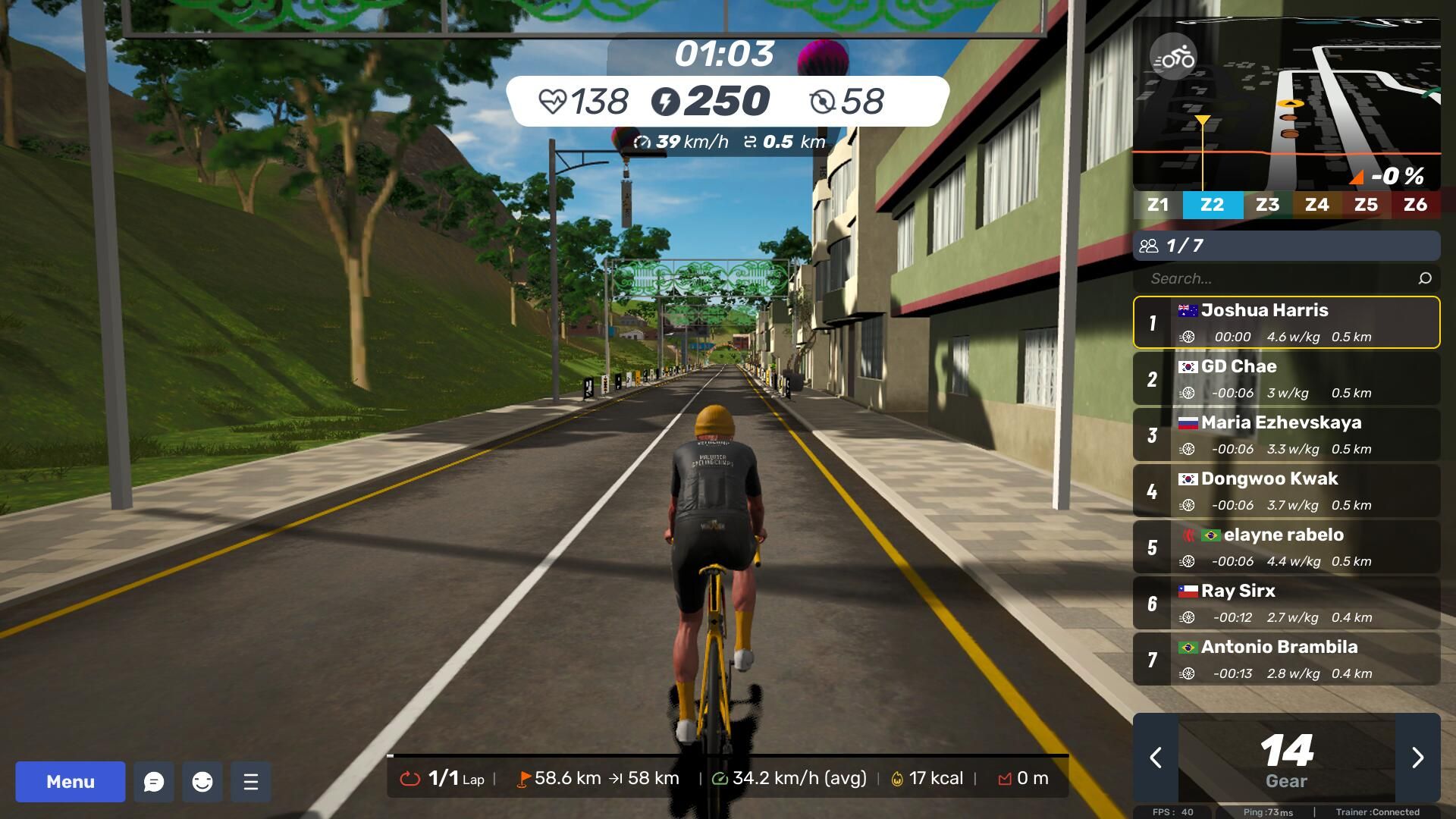The height and width of the screenshot is (819, 1456).
Task: Select Joshua Harris in rider list
Action: pyautogui.click(x=1287, y=322)
